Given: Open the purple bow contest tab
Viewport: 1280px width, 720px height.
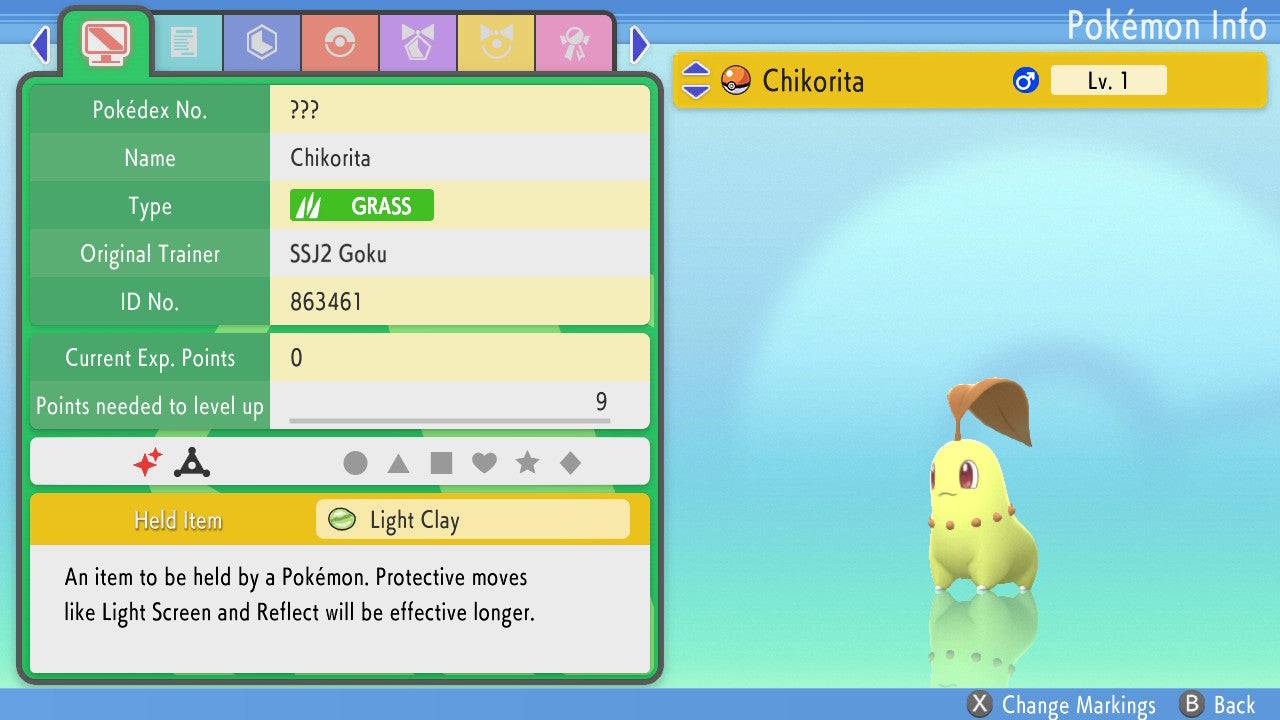Looking at the screenshot, I should point(418,43).
